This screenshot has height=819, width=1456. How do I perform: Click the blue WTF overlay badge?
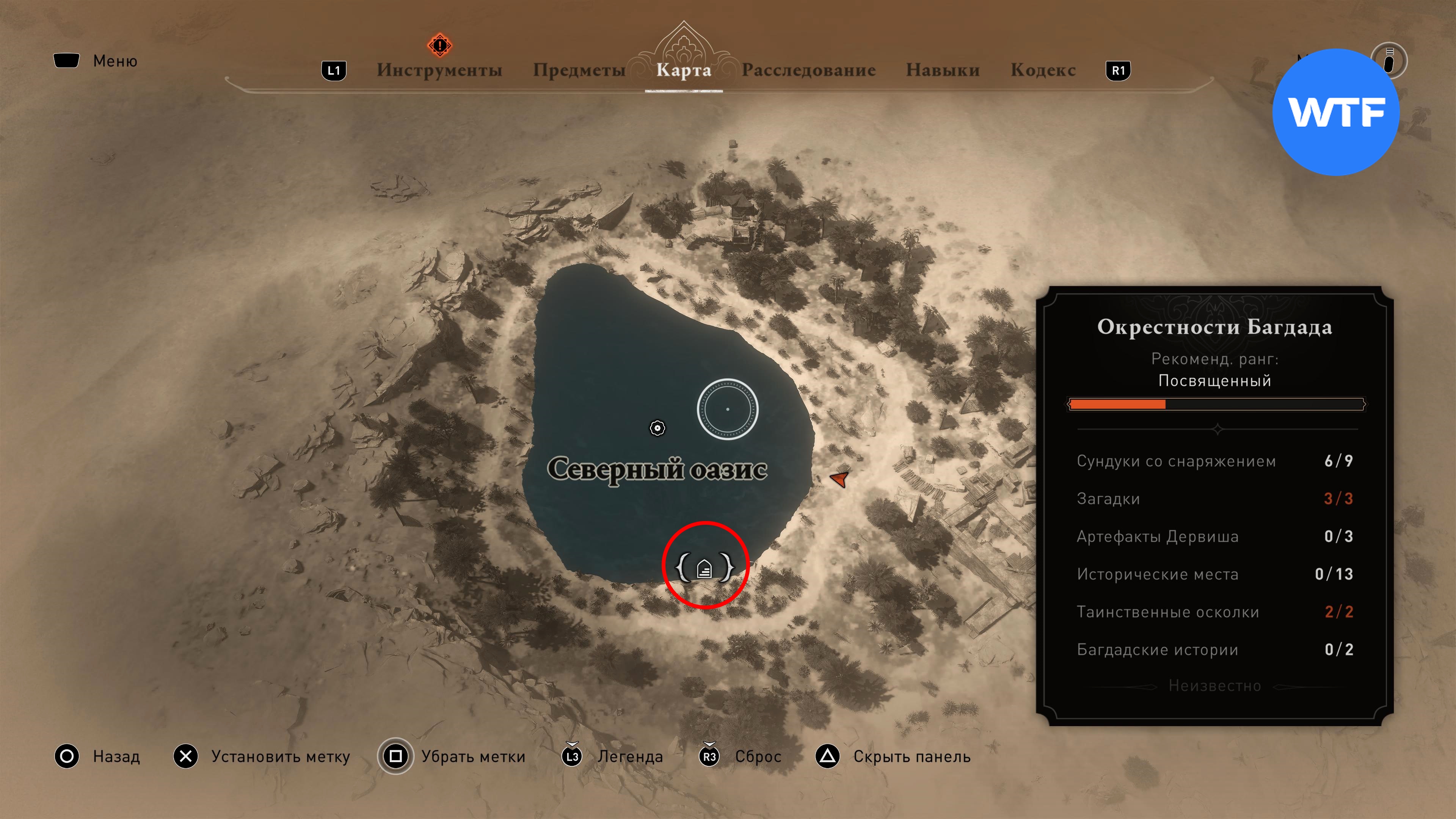tap(1336, 112)
